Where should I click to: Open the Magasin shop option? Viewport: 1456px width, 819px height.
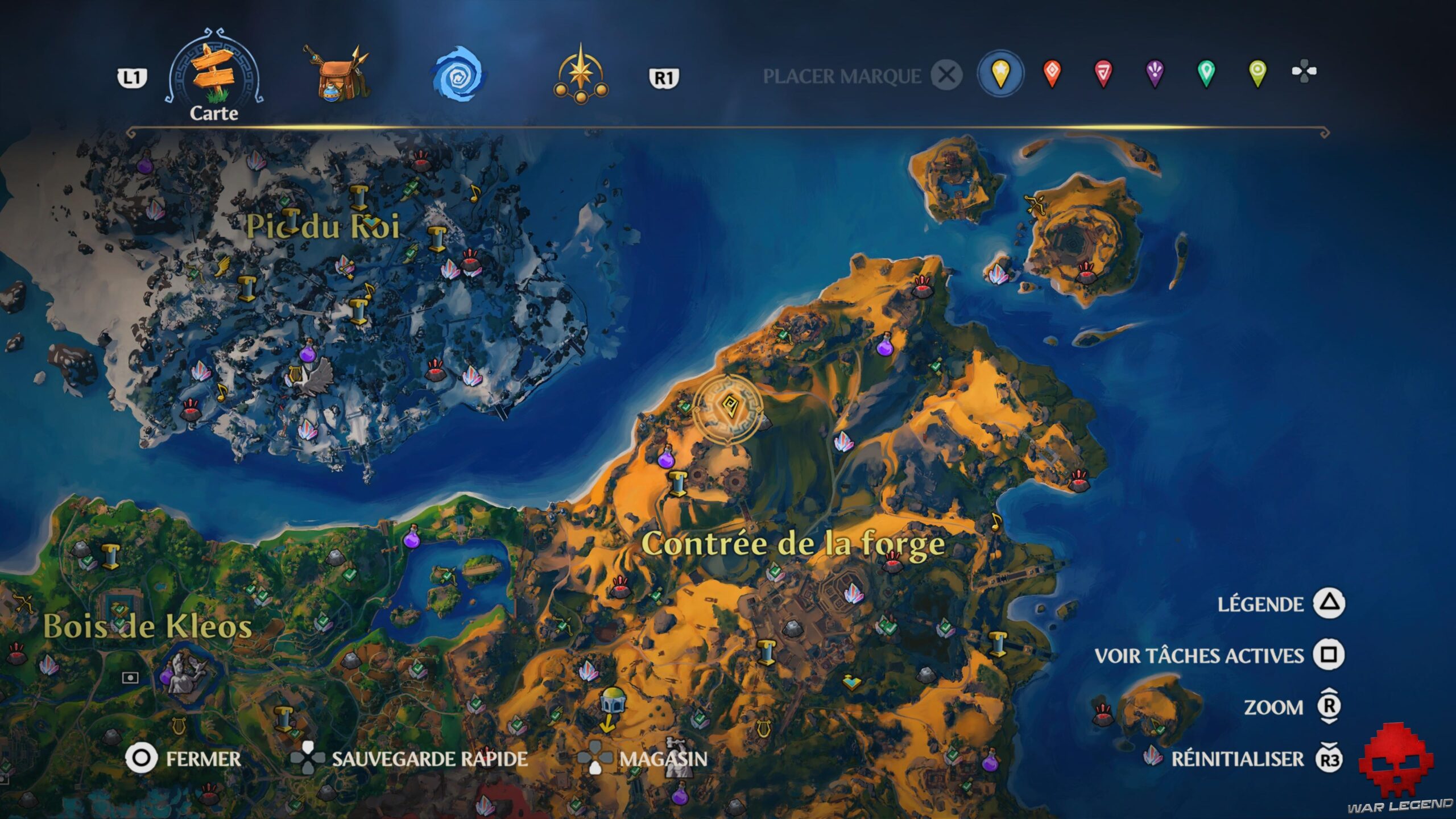(x=663, y=756)
